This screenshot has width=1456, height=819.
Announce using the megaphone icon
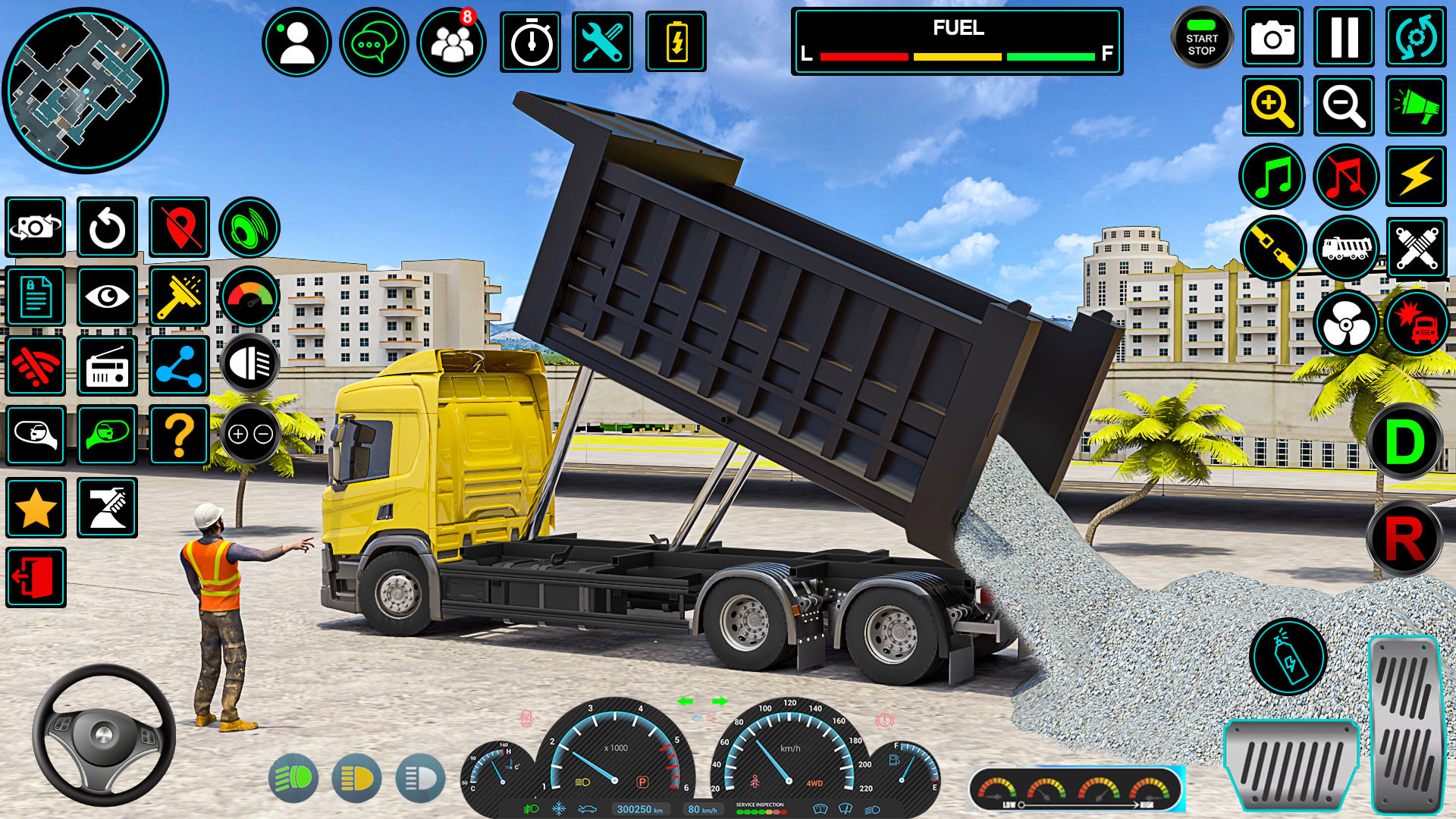(x=1415, y=106)
